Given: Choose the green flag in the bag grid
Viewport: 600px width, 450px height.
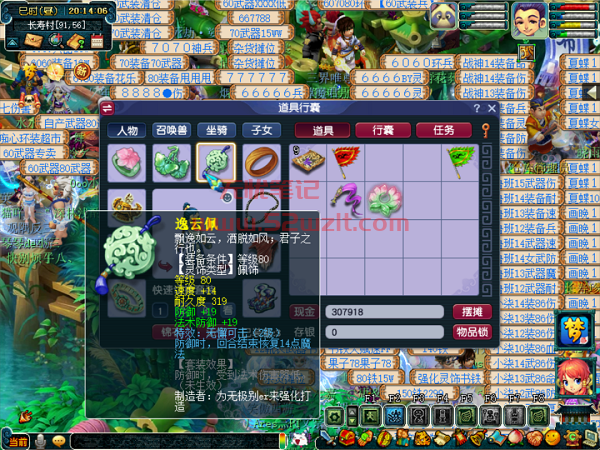Looking at the screenshot, I should (x=461, y=158).
